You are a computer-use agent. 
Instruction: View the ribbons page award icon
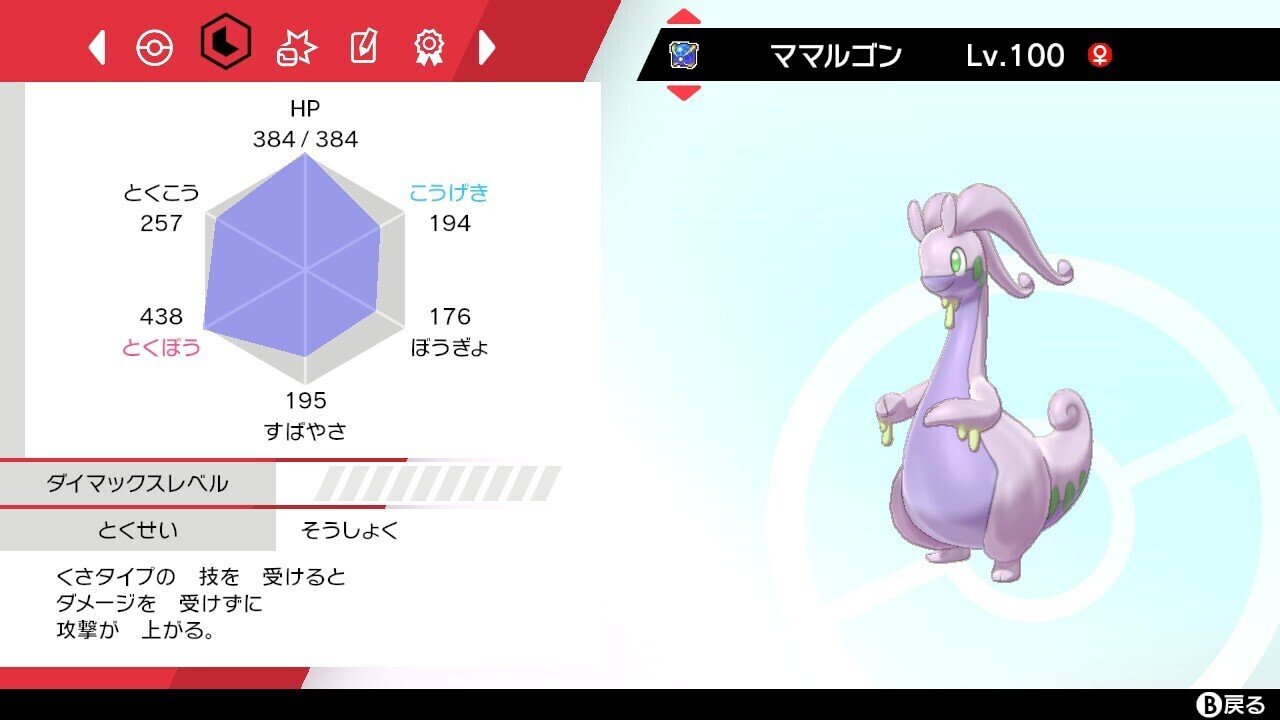pos(430,48)
